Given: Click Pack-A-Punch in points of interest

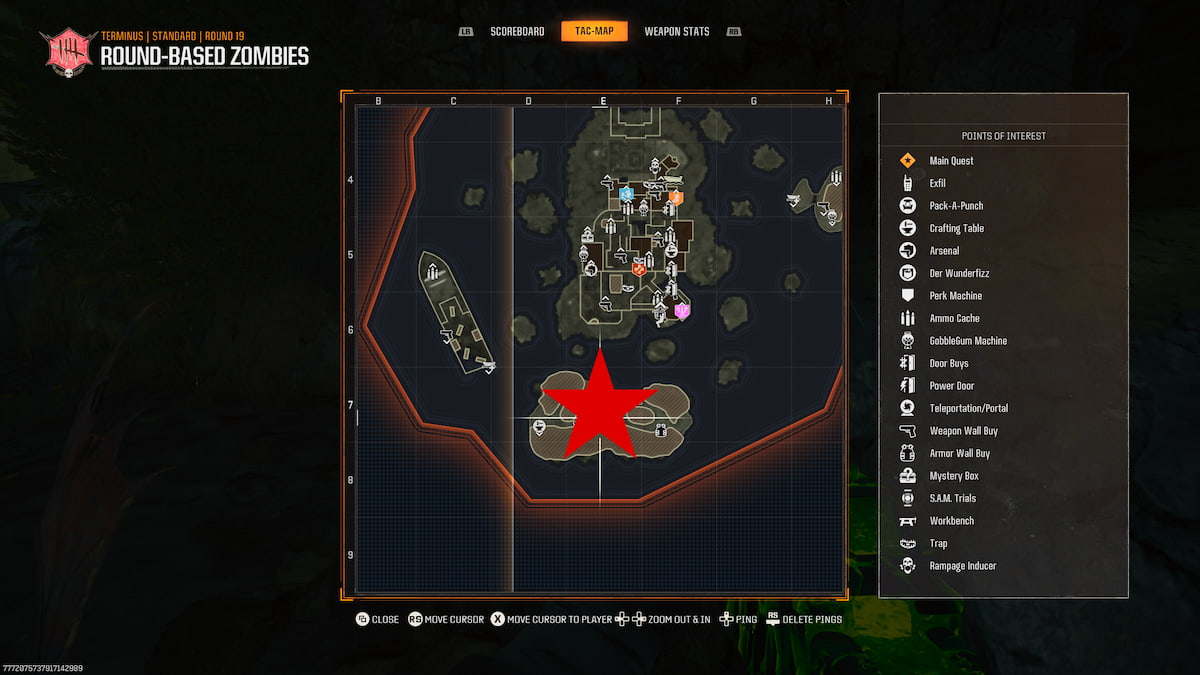Looking at the screenshot, I should tap(956, 206).
